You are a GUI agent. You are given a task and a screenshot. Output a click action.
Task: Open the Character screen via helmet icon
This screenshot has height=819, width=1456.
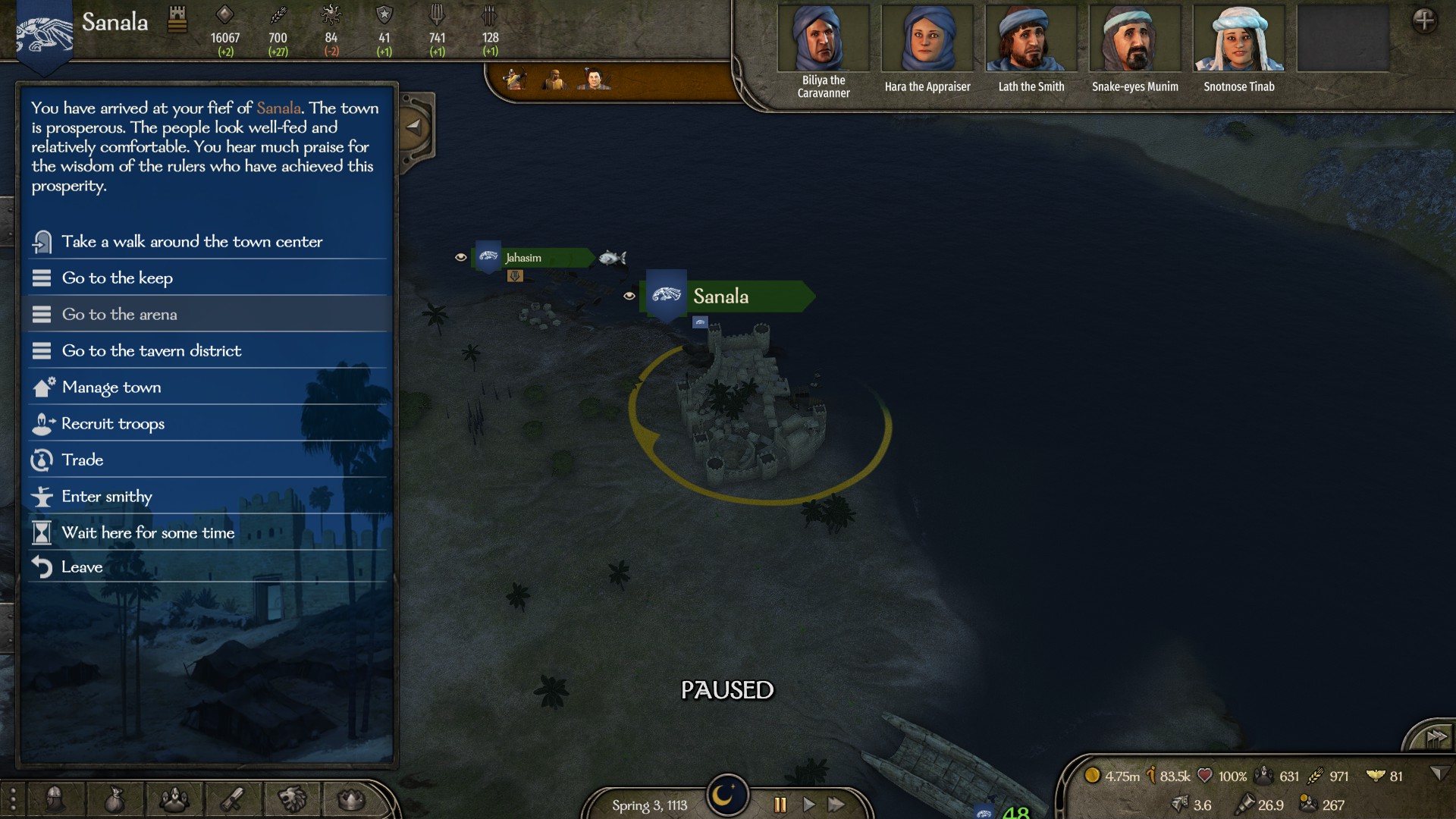coord(53,799)
